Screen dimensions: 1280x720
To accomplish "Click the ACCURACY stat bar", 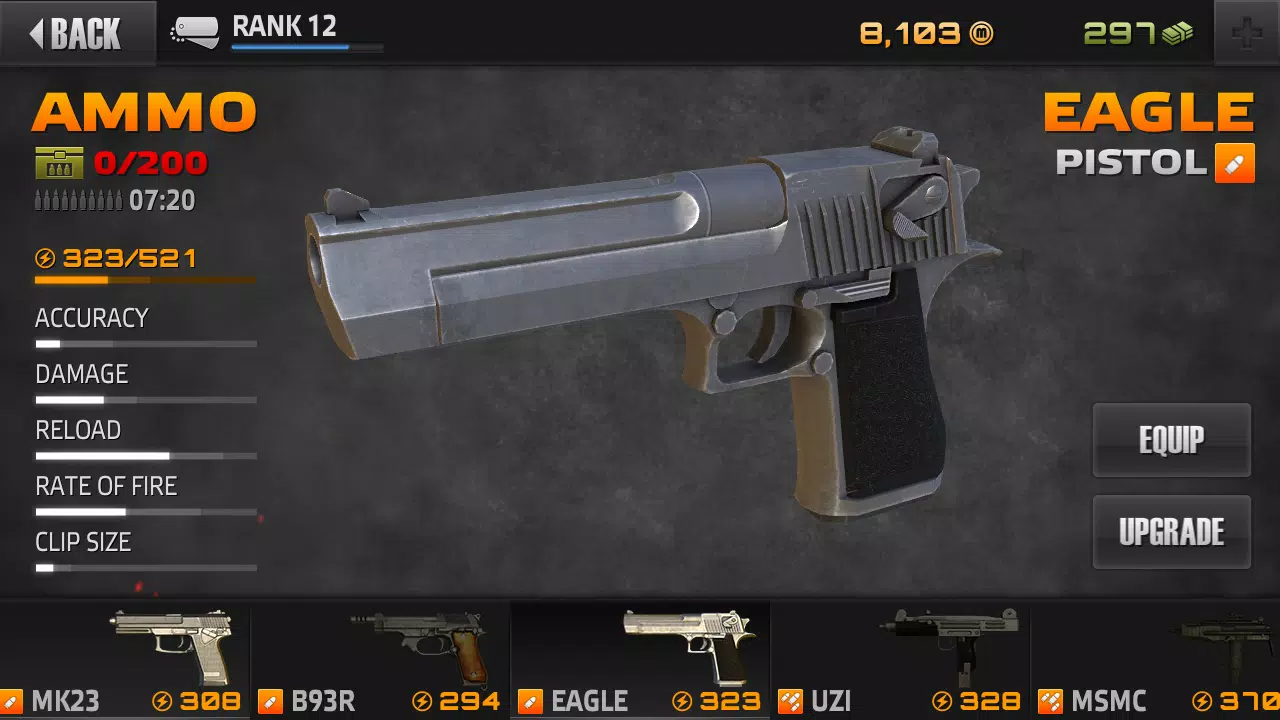I will pyautogui.click(x=145, y=342).
